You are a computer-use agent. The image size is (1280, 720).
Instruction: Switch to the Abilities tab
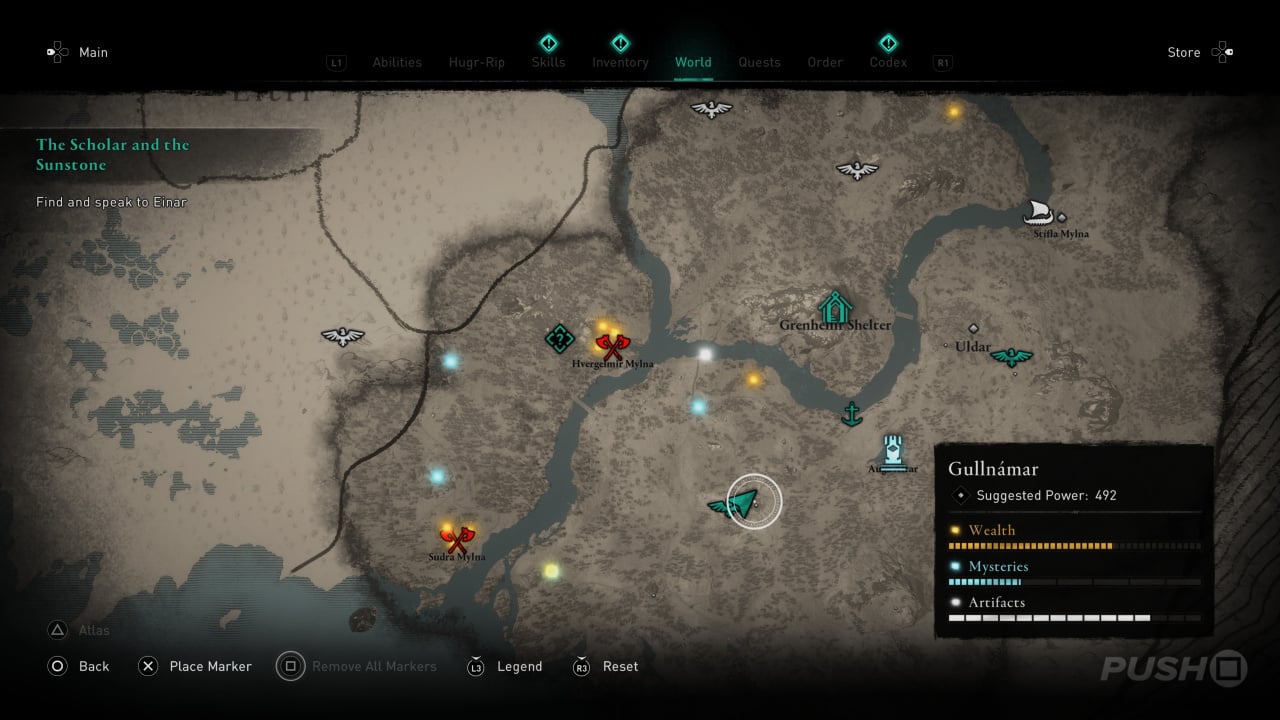point(396,62)
